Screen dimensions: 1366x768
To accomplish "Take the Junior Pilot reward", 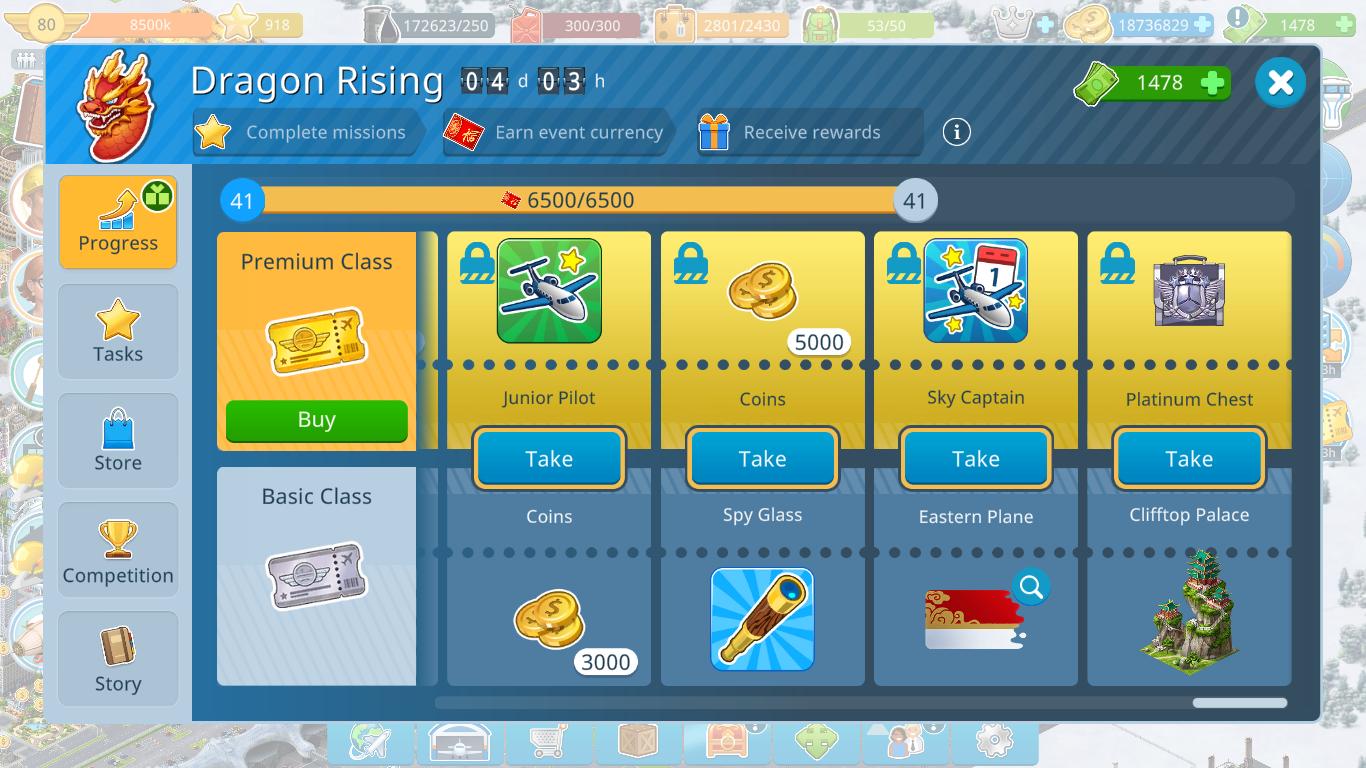I will (549, 459).
